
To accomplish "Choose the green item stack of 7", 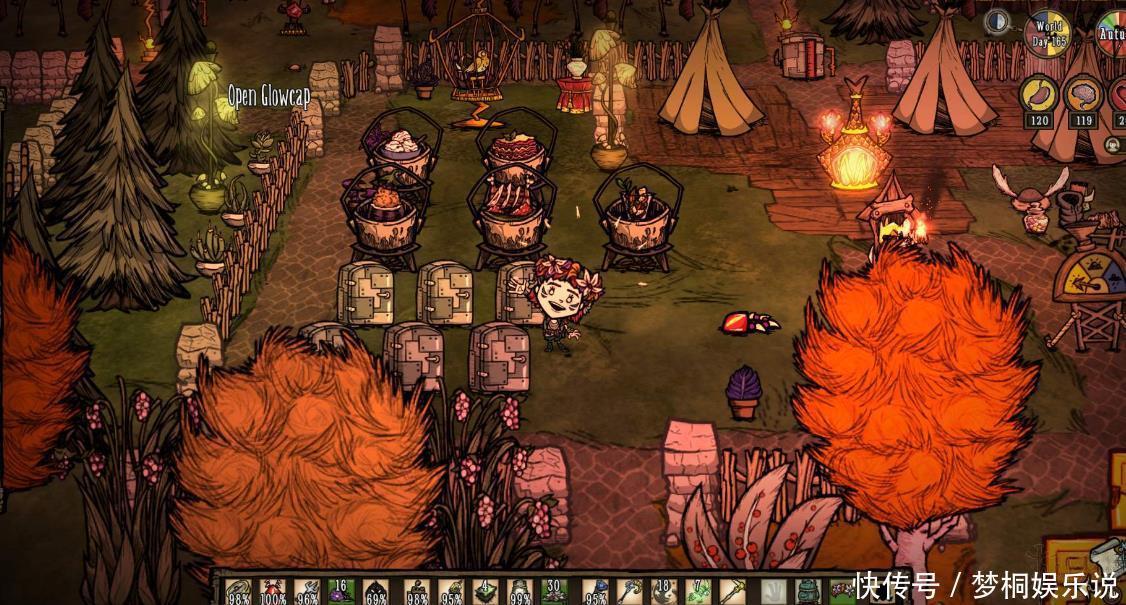I will pyautogui.click(x=698, y=591).
